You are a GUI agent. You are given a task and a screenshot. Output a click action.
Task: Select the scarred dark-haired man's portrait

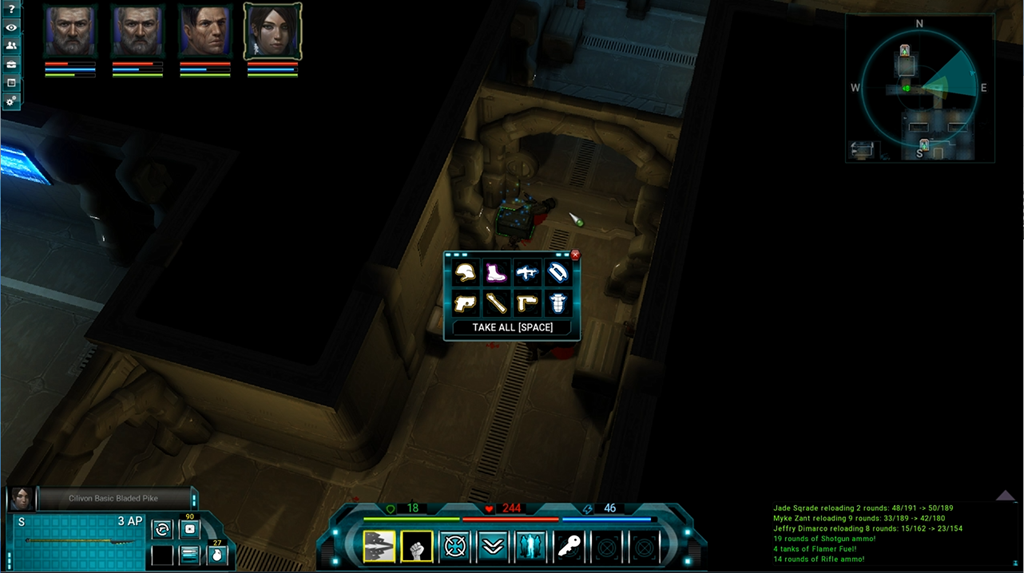(x=205, y=31)
